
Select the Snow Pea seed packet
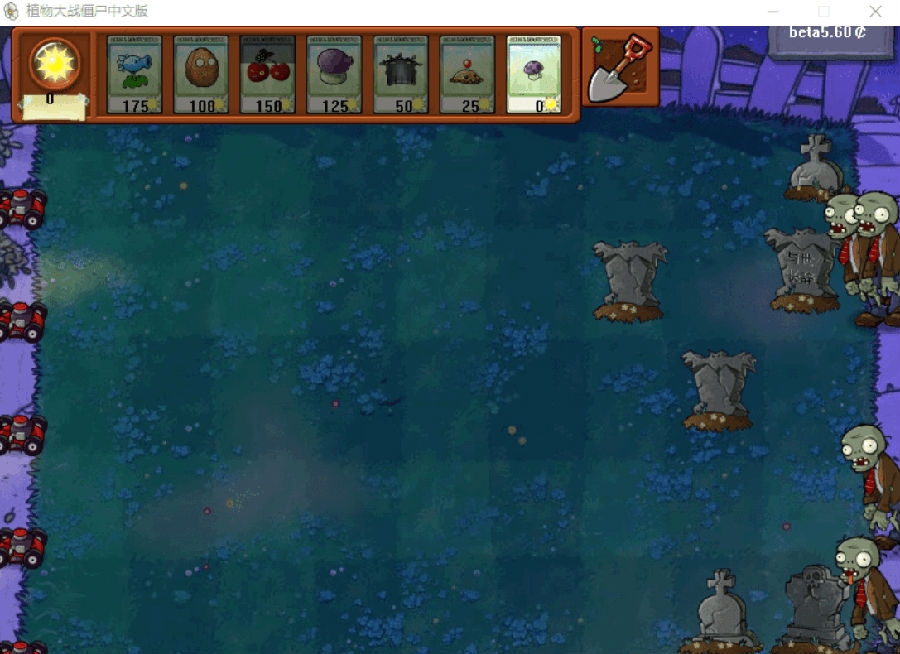[134, 74]
